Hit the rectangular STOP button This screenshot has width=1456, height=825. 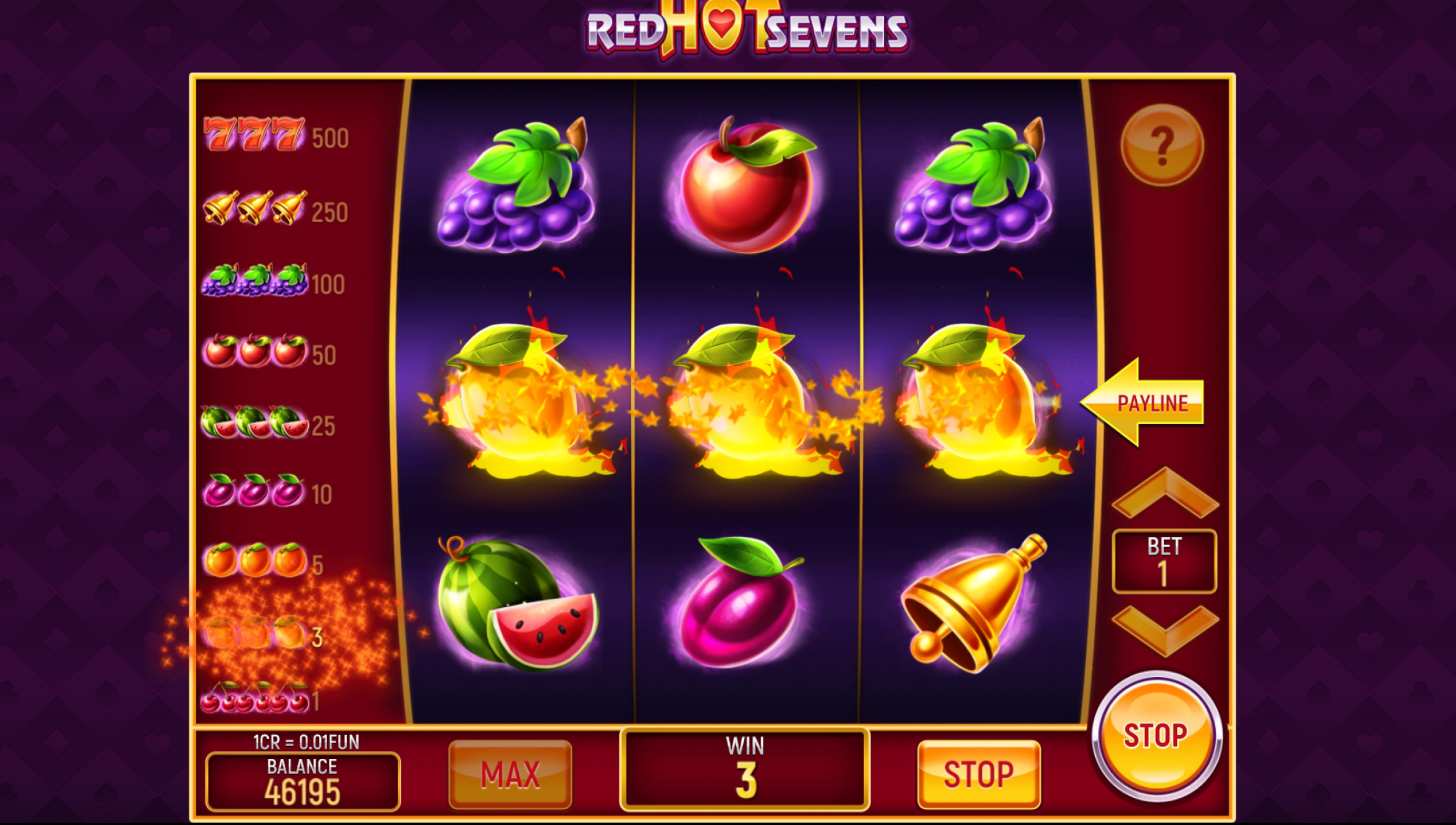point(979,775)
